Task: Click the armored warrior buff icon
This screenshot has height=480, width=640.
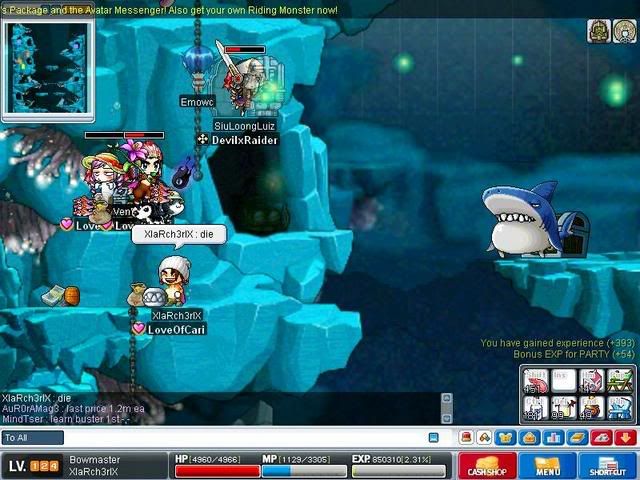Action: (x=597, y=31)
